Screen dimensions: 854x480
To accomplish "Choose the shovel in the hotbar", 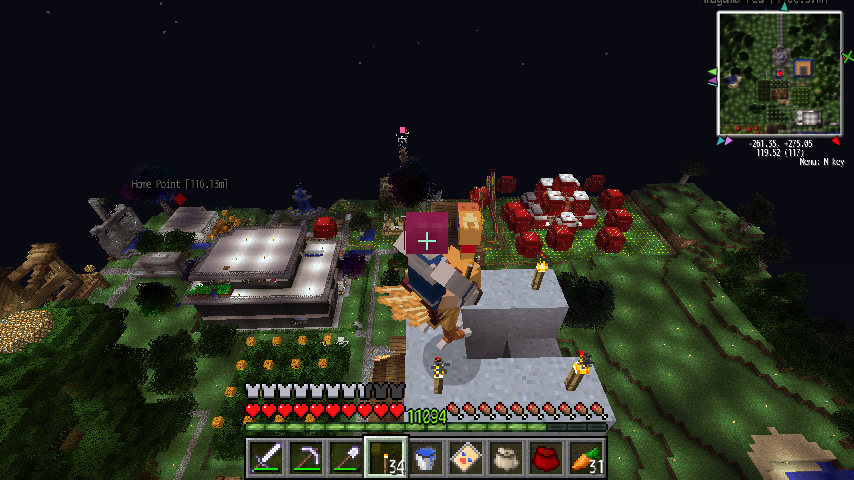I will (x=345, y=457).
